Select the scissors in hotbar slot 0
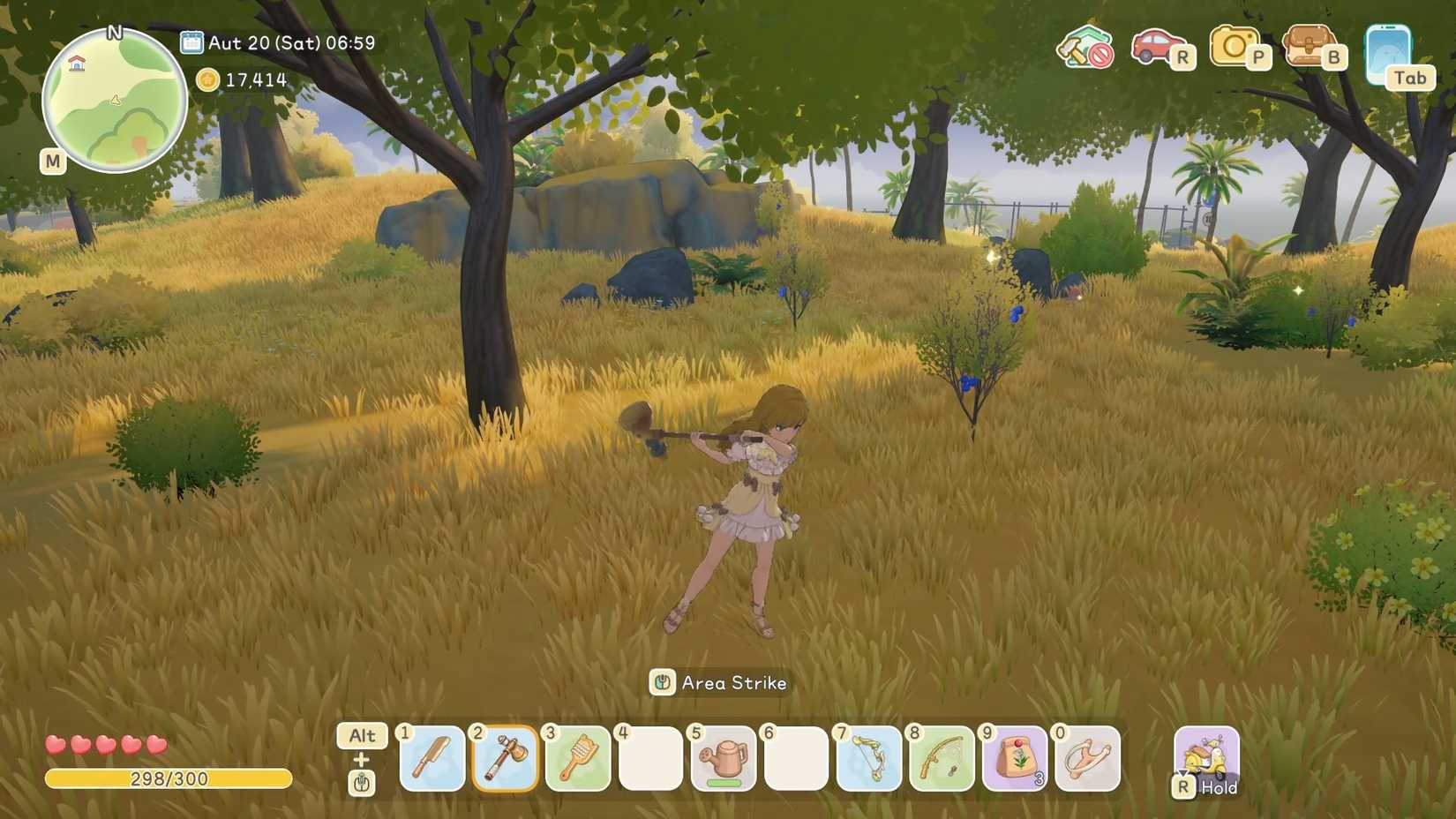This screenshot has height=819, width=1456. tap(1086, 760)
